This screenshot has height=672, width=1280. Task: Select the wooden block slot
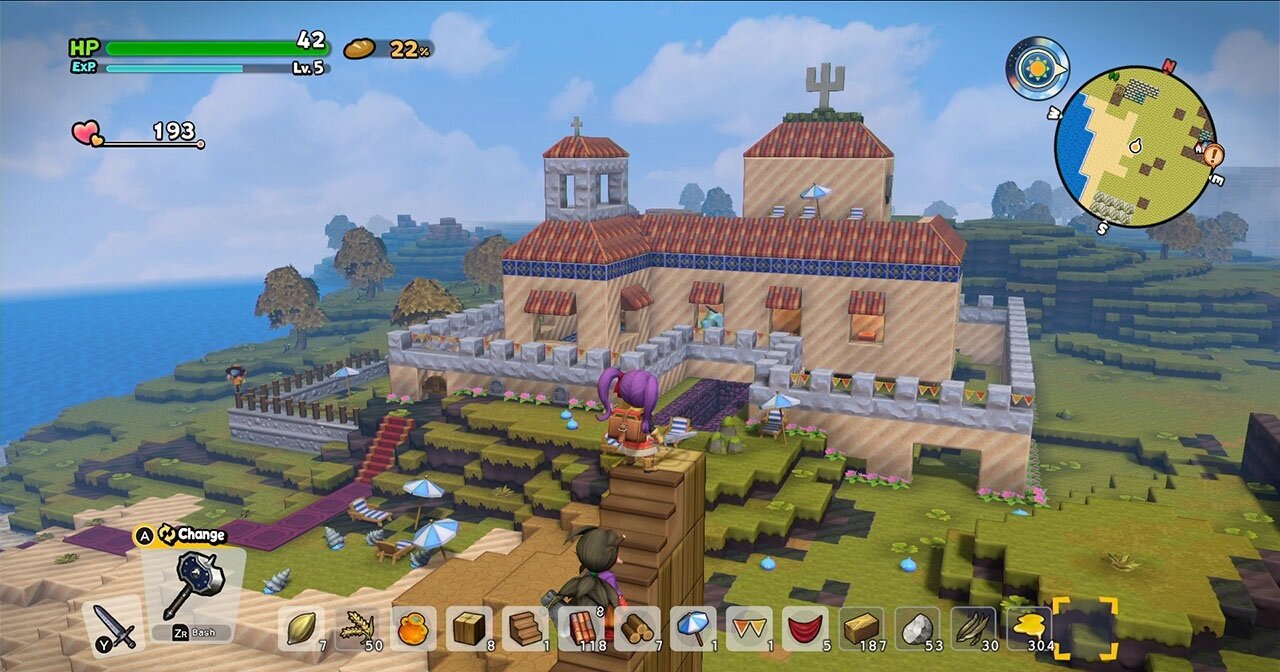pyautogui.click(x=469, y=628)
